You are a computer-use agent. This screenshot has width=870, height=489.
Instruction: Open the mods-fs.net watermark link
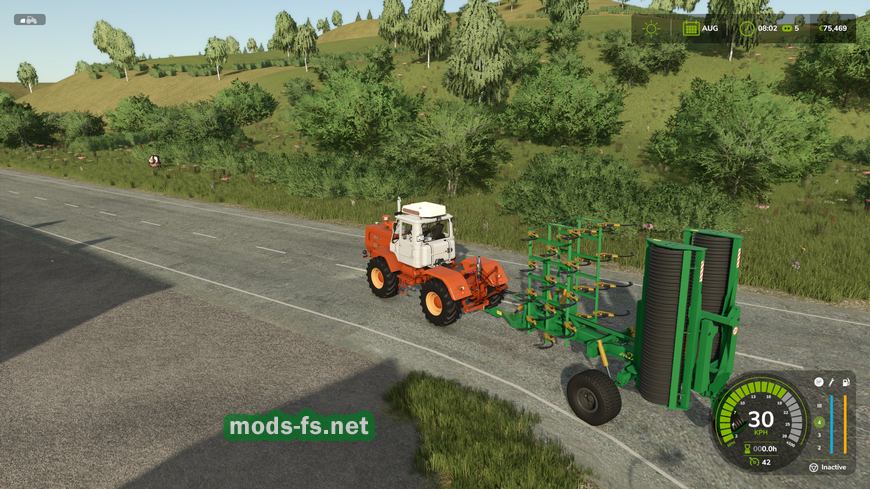point(299,427)
